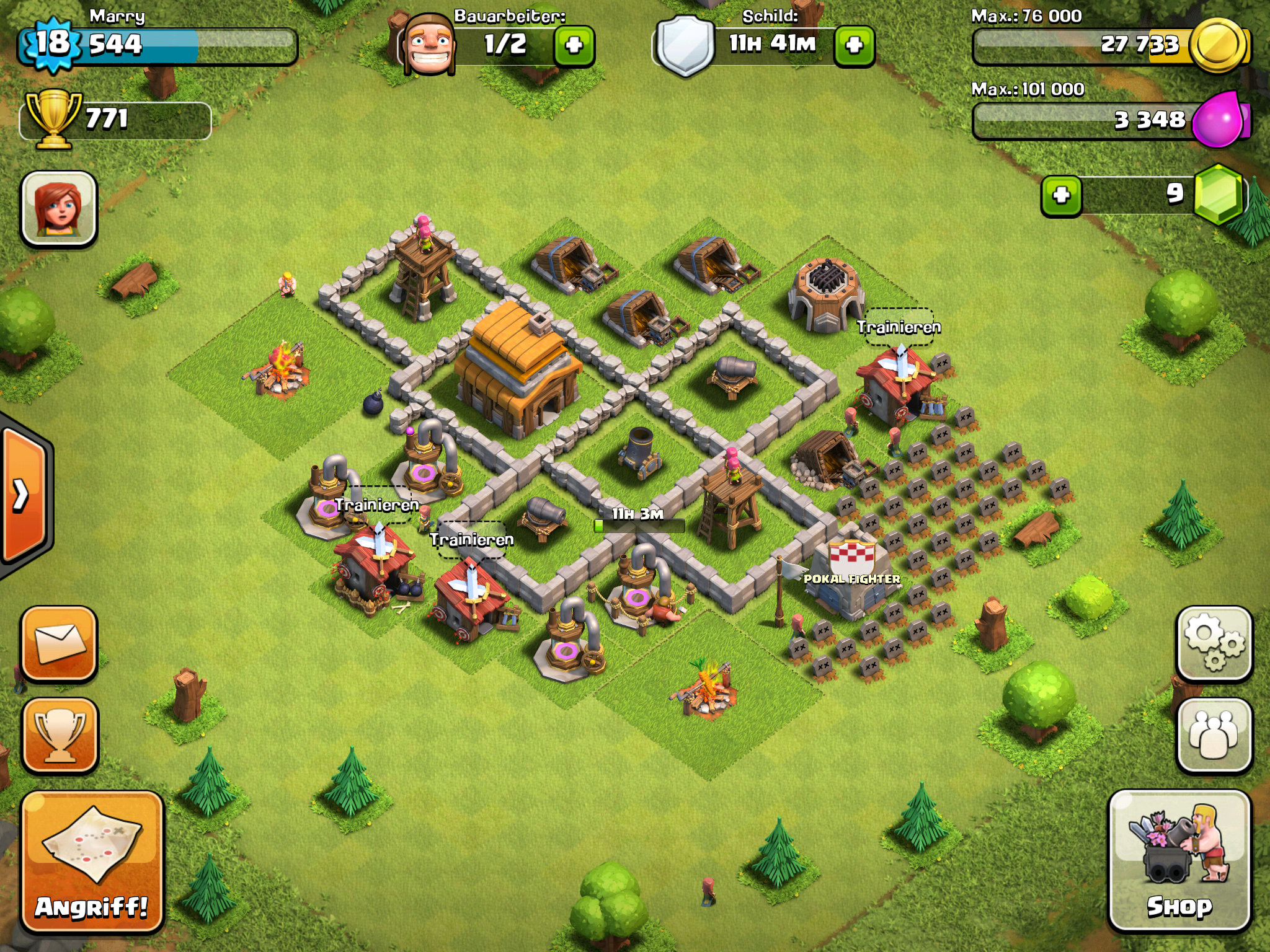Tap the blue level 18 experience badge
This screenshot has width=1270, height=952.
[53, 43]
